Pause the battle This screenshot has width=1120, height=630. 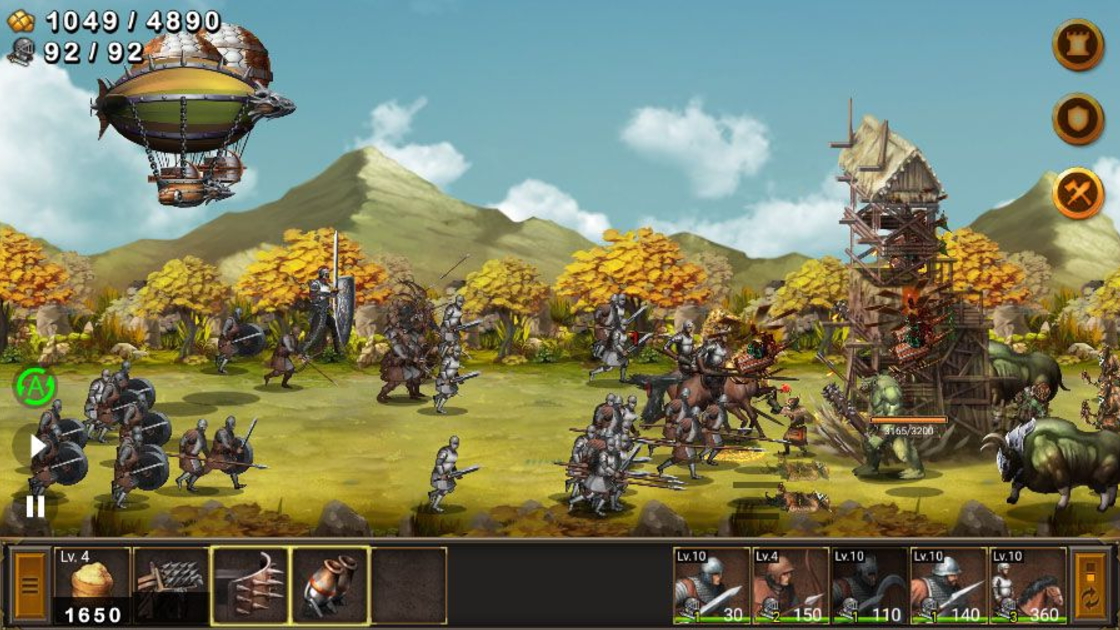[x=35, y=506]
